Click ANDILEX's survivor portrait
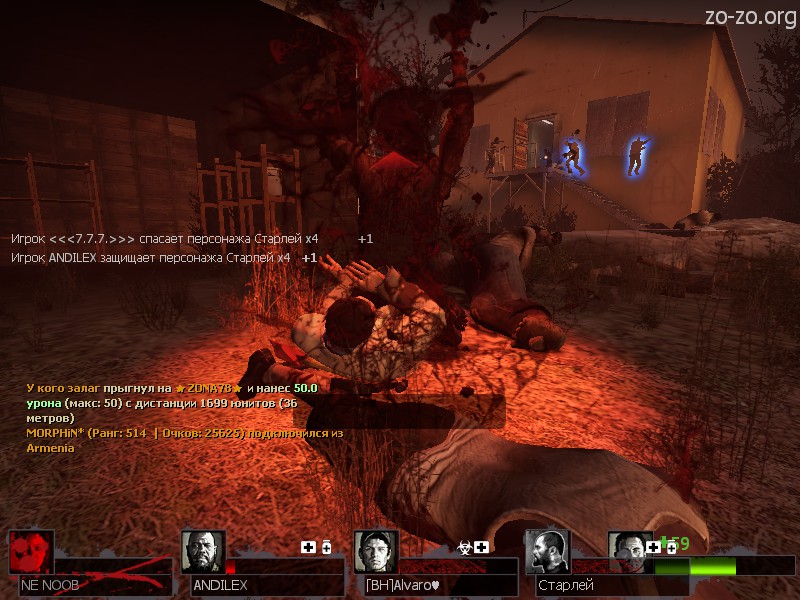800x600 pixels. pos(203,552)
